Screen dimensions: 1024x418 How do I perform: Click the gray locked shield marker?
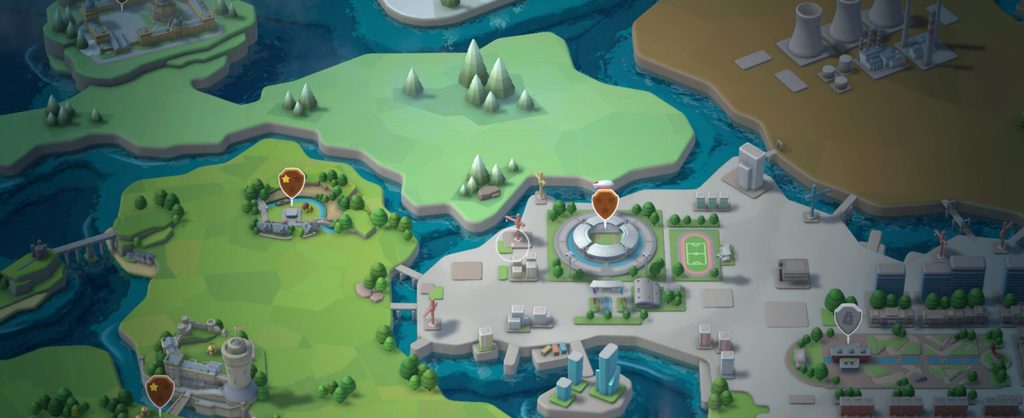click(x=847, y=319)
